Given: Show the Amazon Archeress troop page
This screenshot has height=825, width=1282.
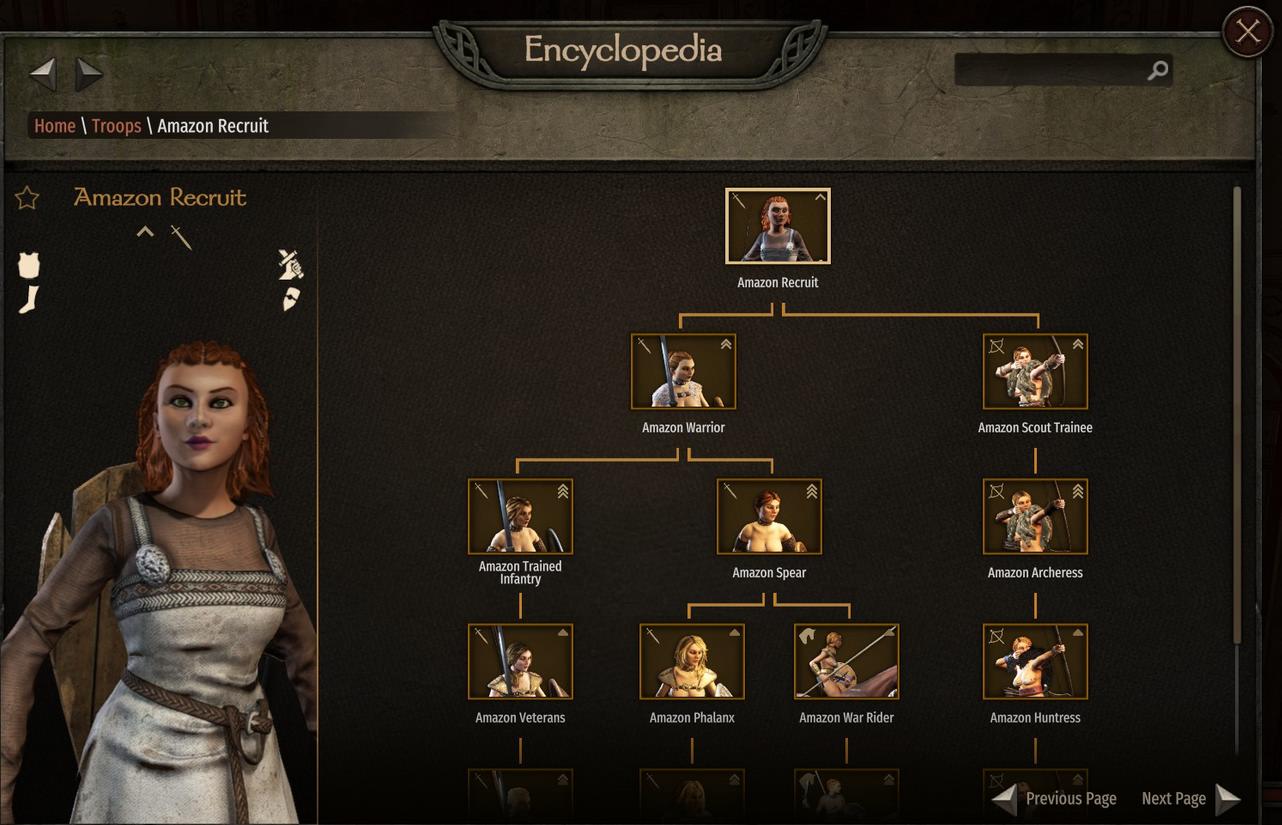Looking at the screenshot, I should pyautogui.click(x=1035, y=517).
